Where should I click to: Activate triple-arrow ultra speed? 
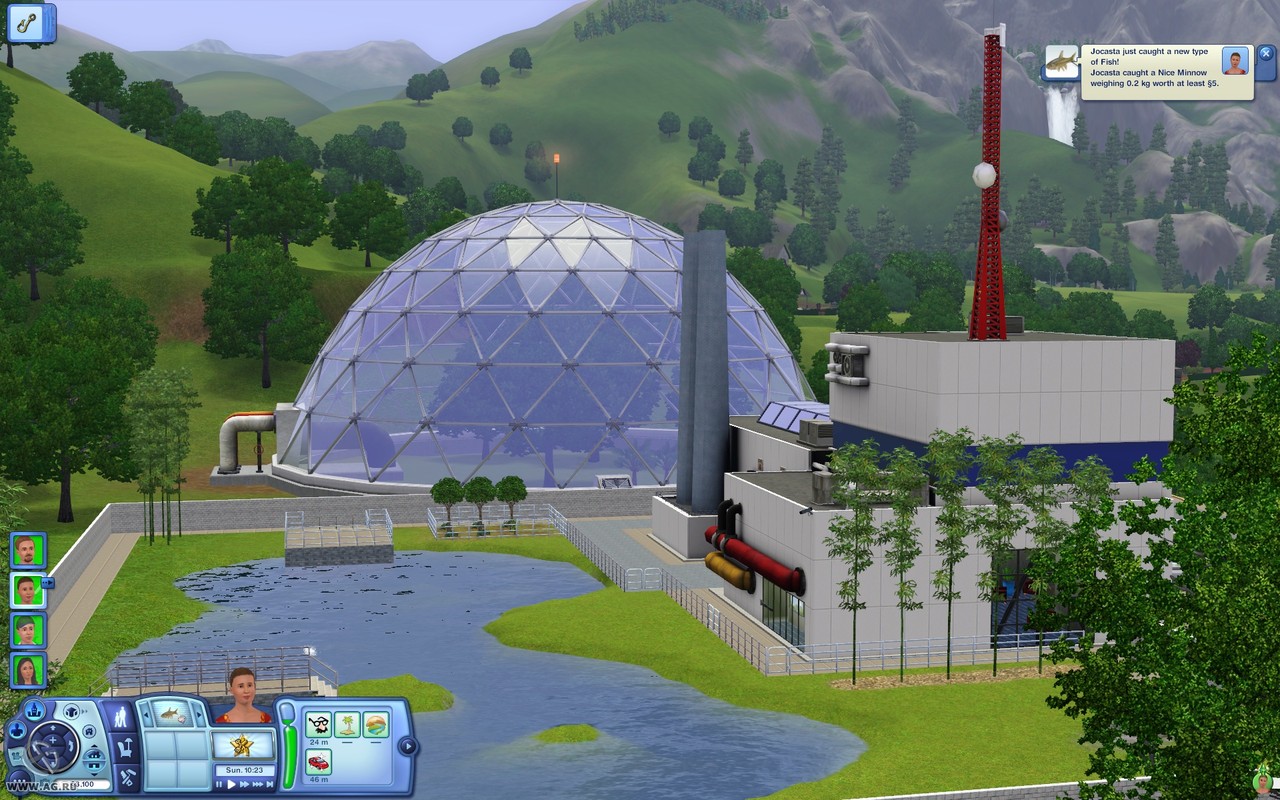[259, 785]
